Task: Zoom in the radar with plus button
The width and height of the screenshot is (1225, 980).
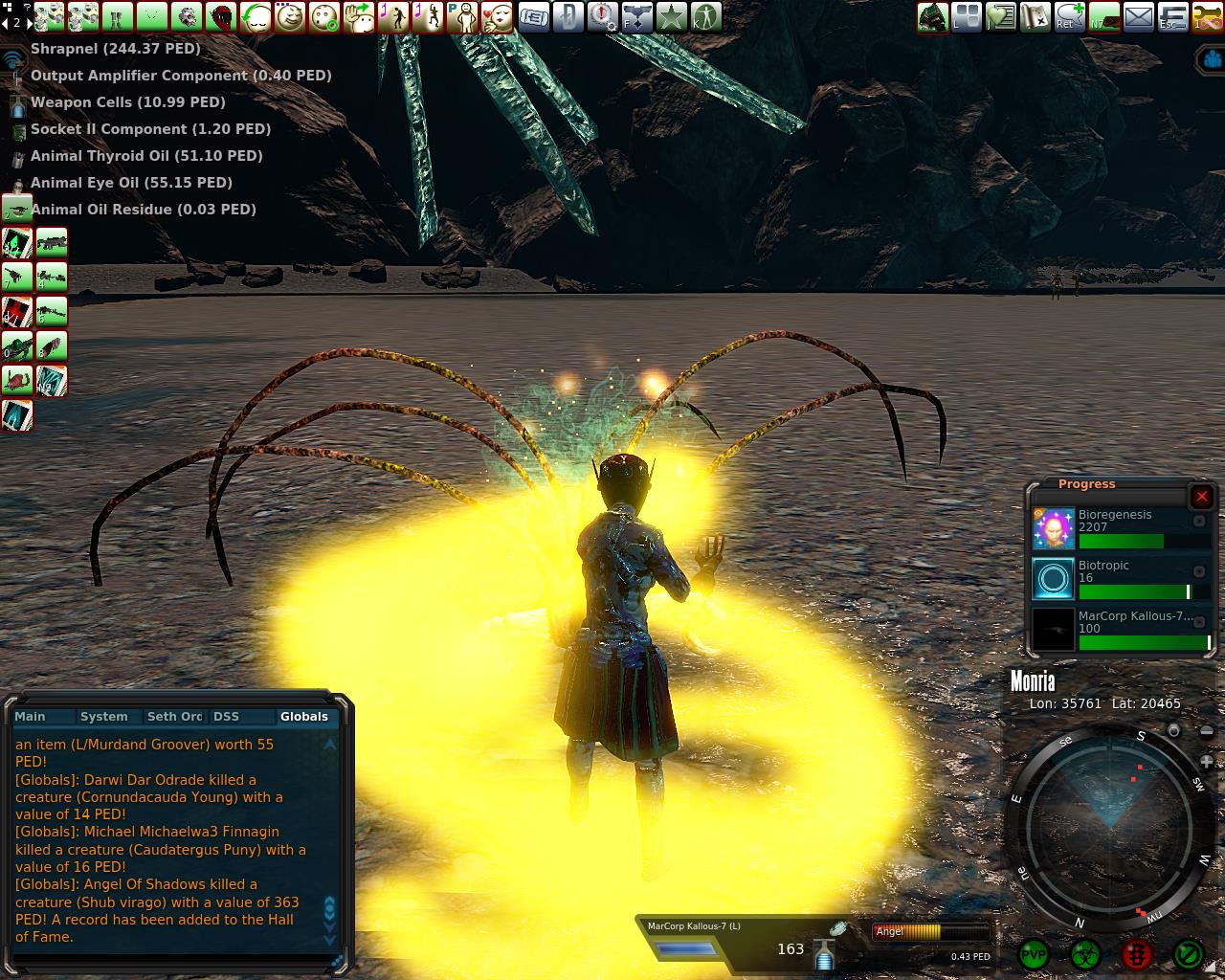Action: coord(1207,763)
